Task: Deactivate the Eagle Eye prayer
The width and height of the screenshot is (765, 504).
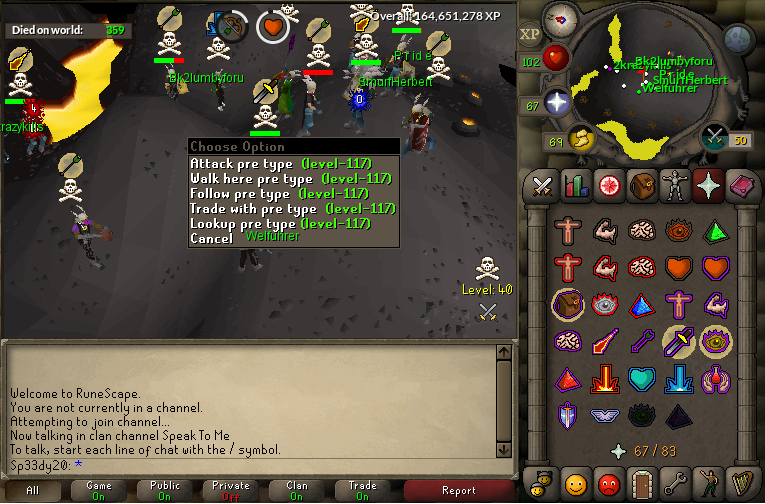Action: click(x=714, y=341)
